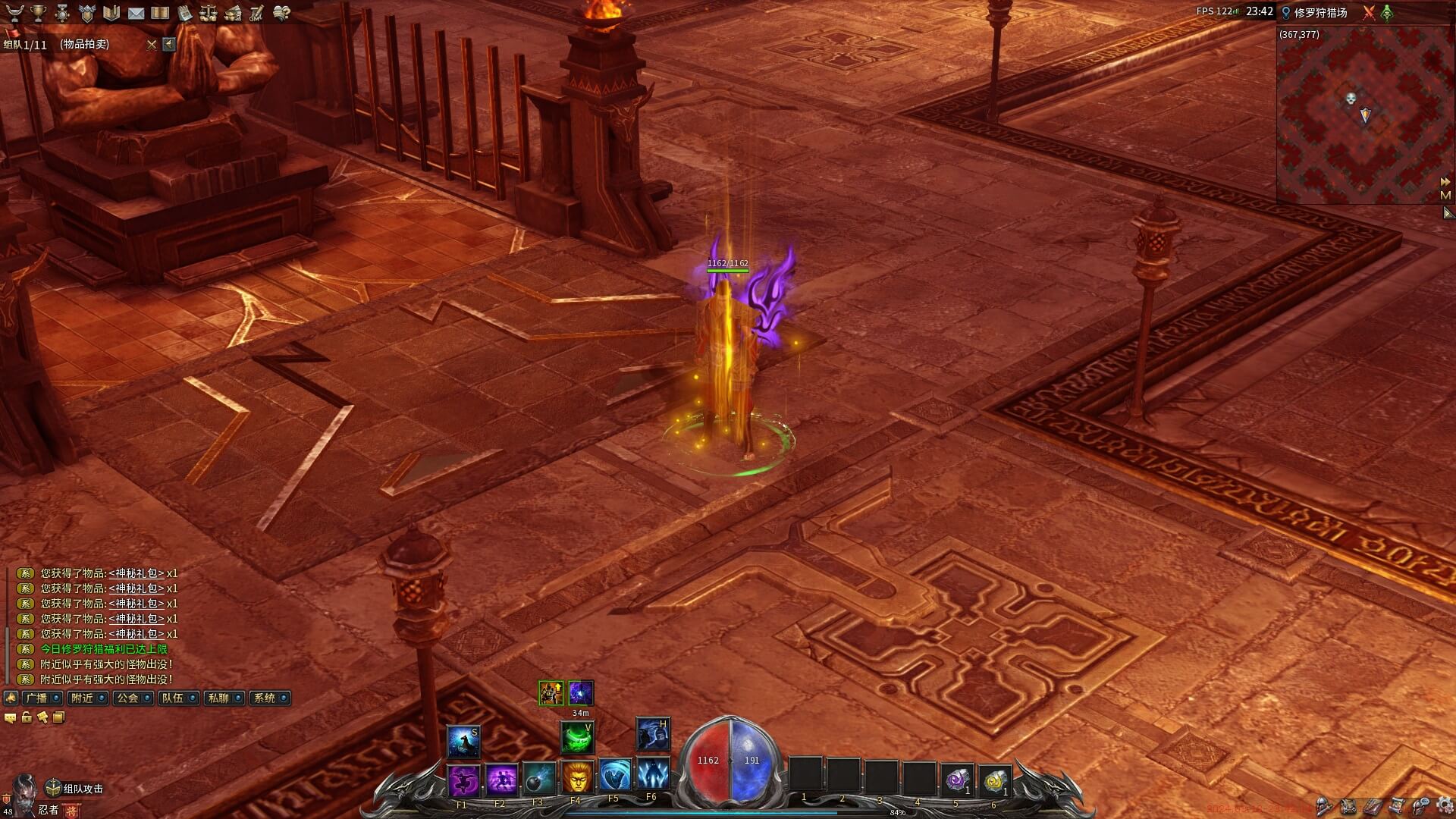Click the 组队攻击 attack mode button
This screenshot has height=819, width=1456.
point(74,789)
